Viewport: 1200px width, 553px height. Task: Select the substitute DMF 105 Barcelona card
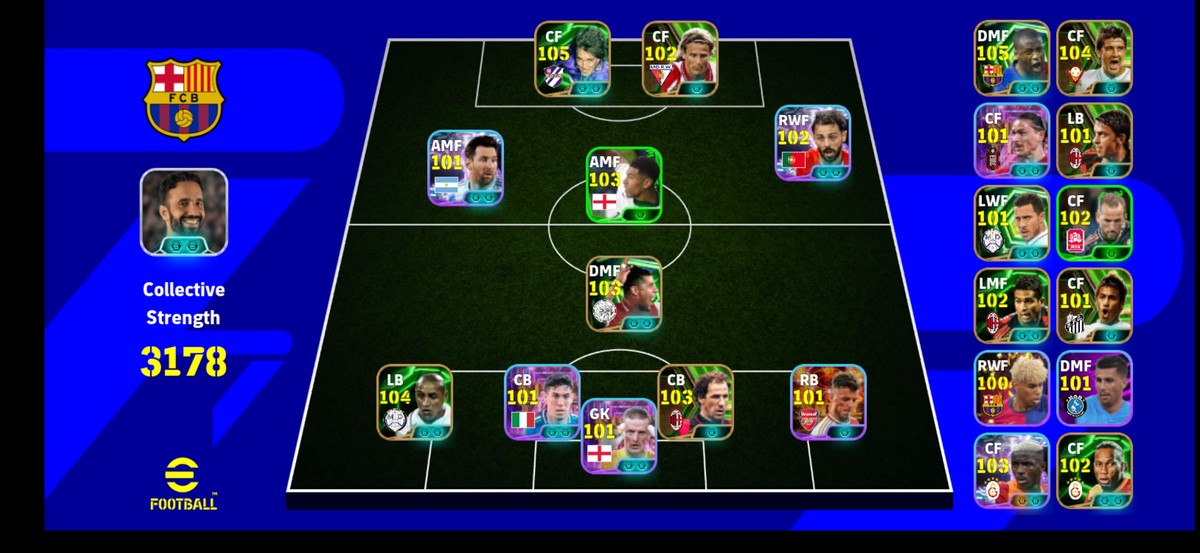coord(1011,58)
